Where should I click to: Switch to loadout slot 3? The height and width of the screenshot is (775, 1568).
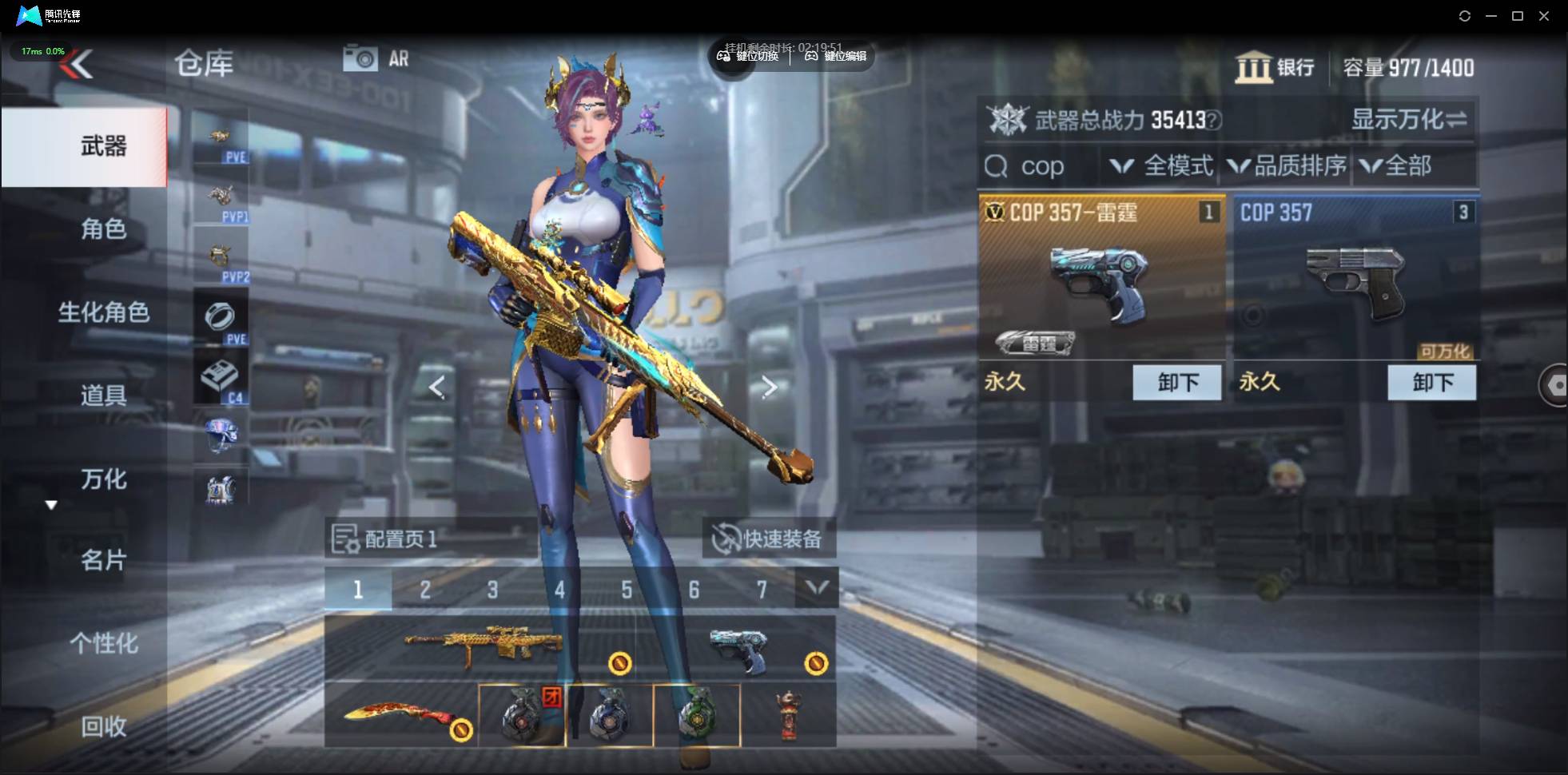tap(492, 590)
